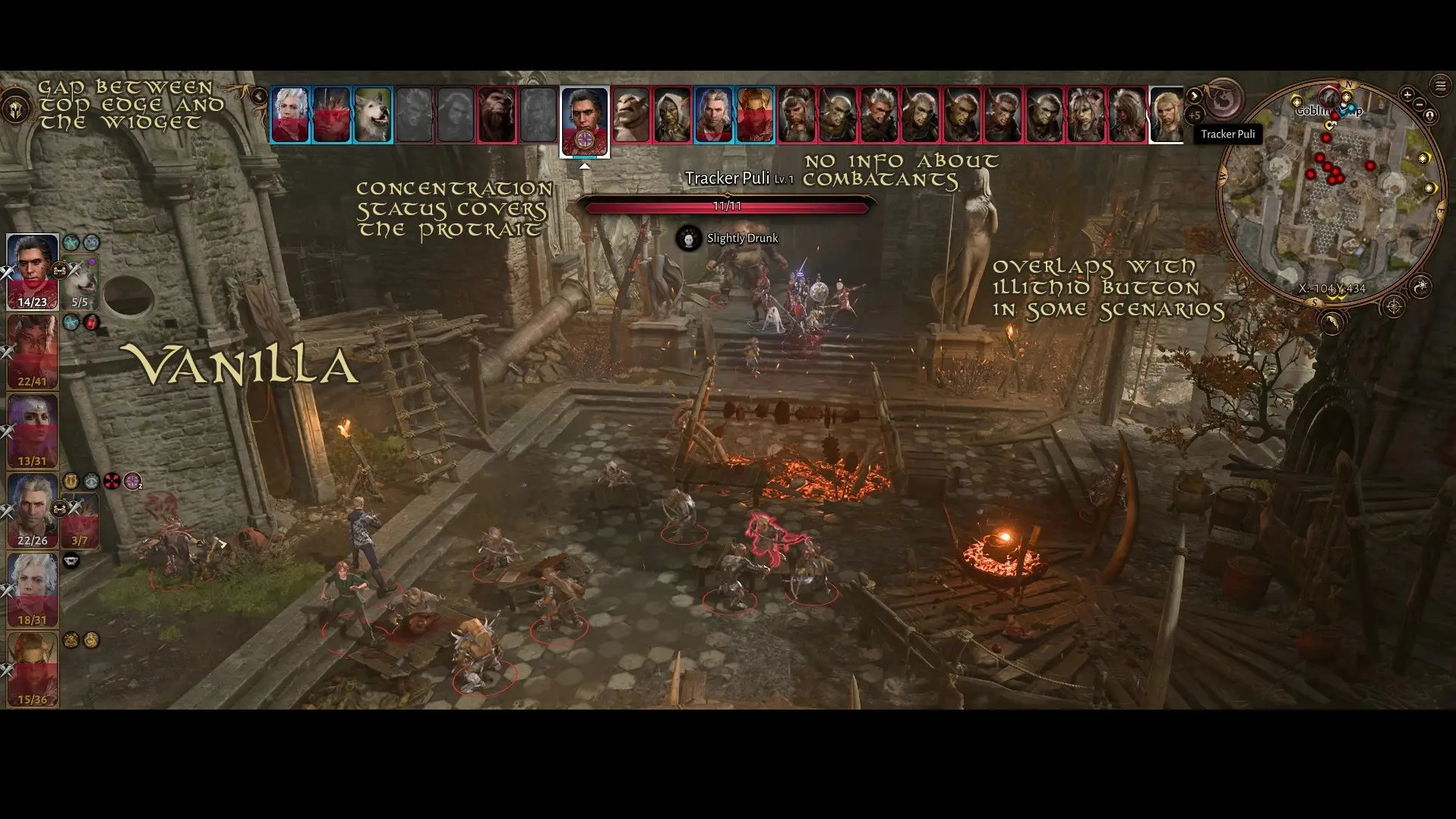Image resolution: width=1456 pixels, height=819 pixels.
Task: Click Tracker Puli's health bar
Action: (728, 205)
